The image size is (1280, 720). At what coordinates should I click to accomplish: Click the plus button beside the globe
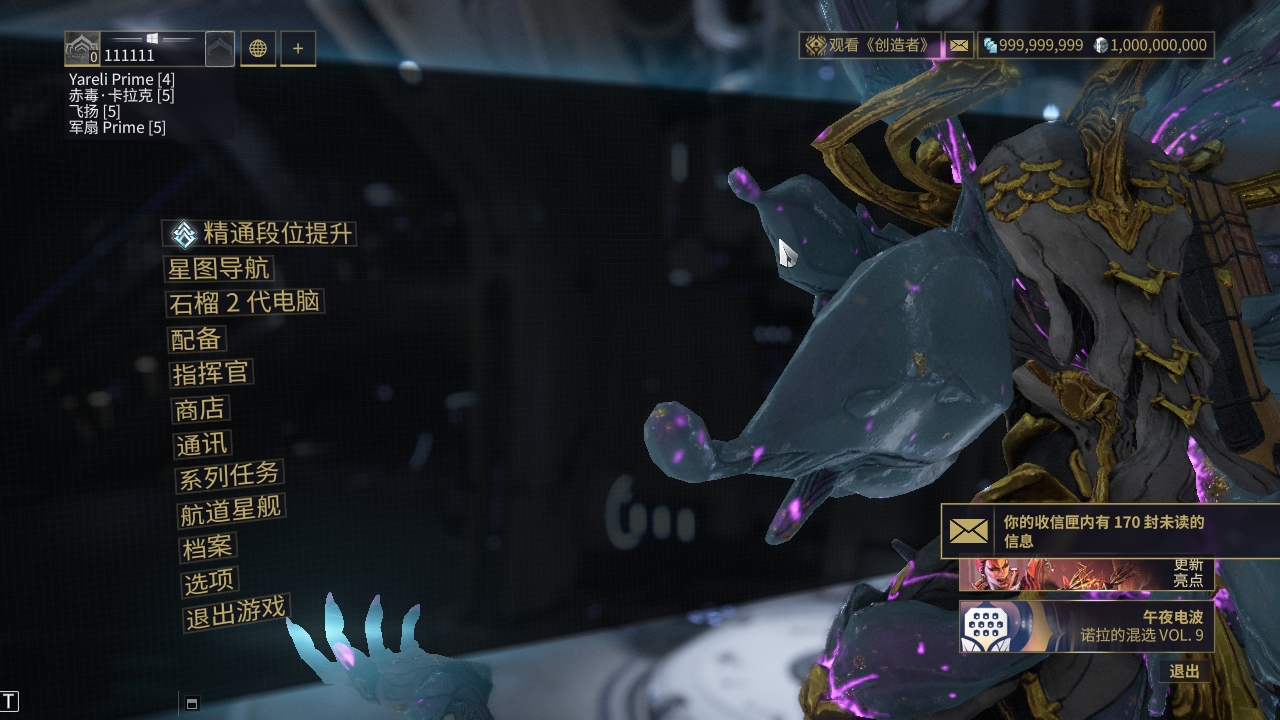click(298, 48)
